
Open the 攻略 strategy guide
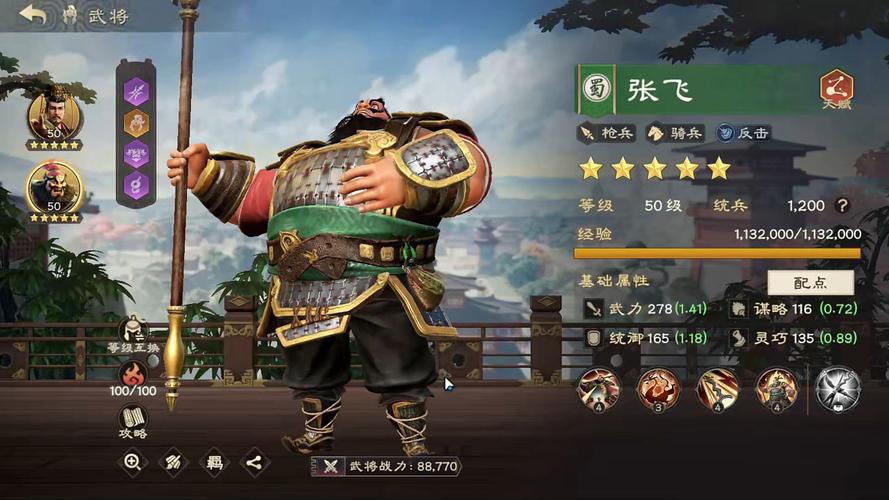coord(133,421)
